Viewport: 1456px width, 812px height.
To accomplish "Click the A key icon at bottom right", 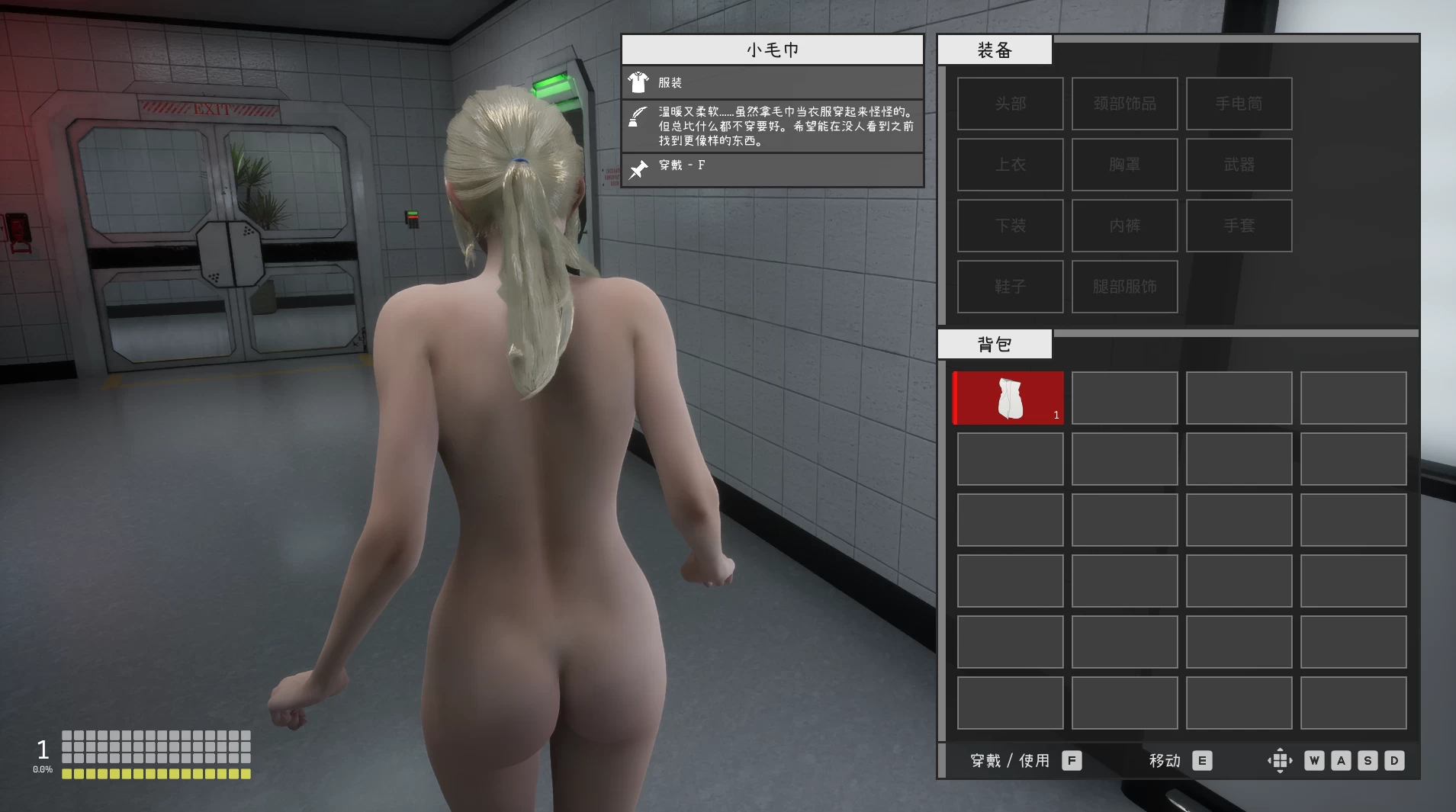I will click(1340, 760).
